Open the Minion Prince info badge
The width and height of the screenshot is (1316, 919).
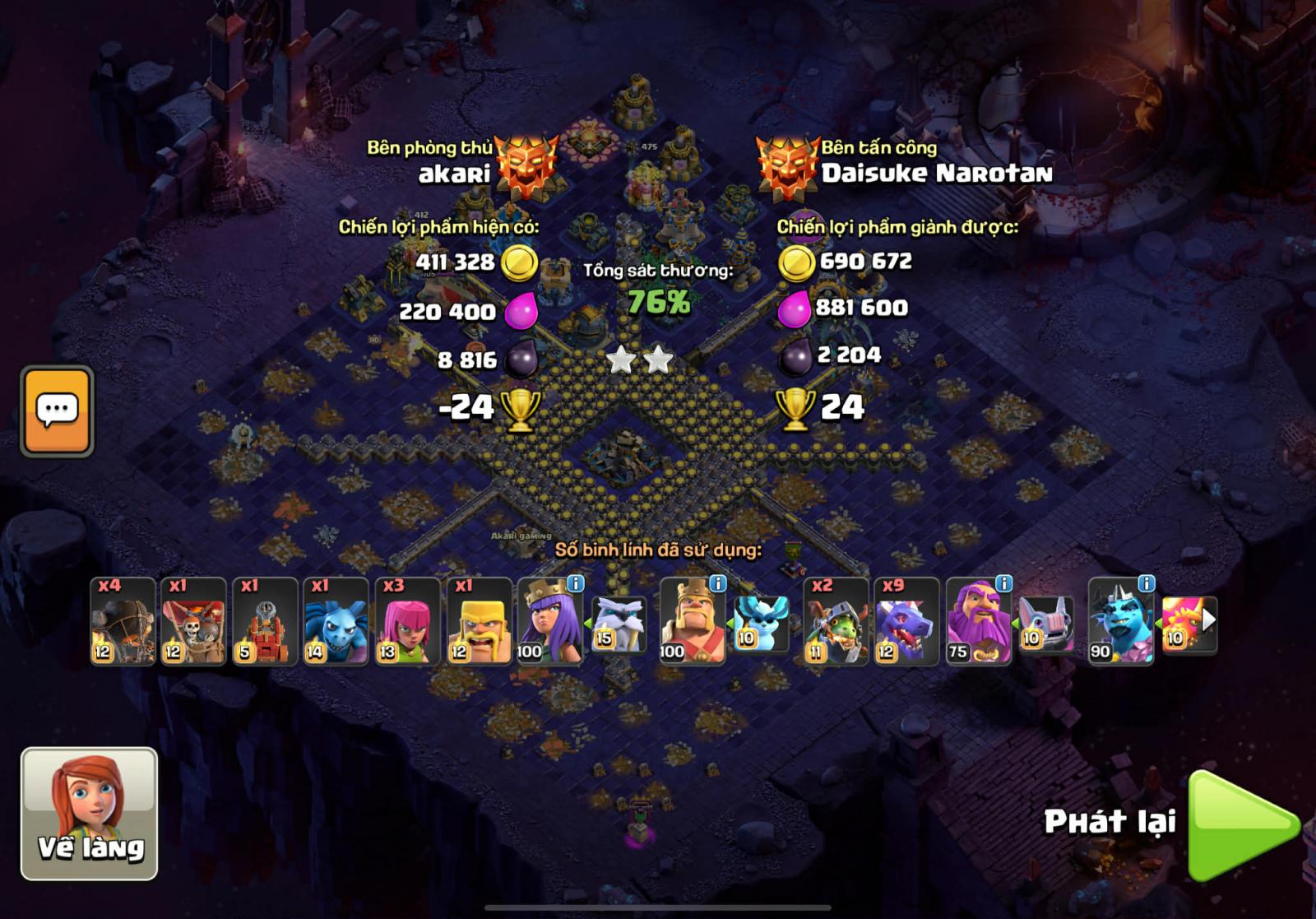pos(1146,583)
